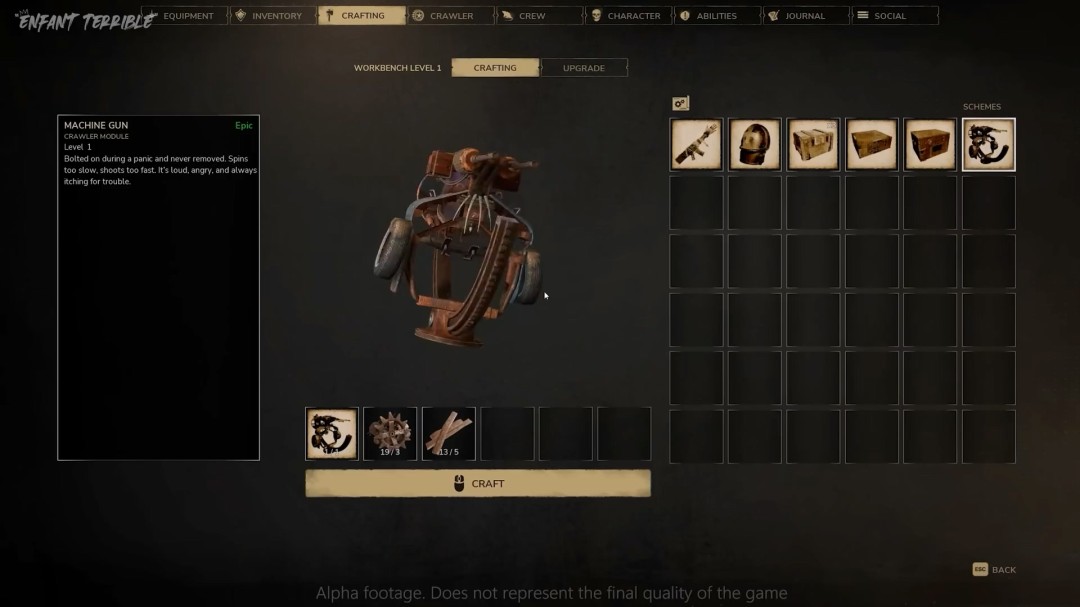
Task: Go to the Crew tab
Action: click(x=538, y=16)
